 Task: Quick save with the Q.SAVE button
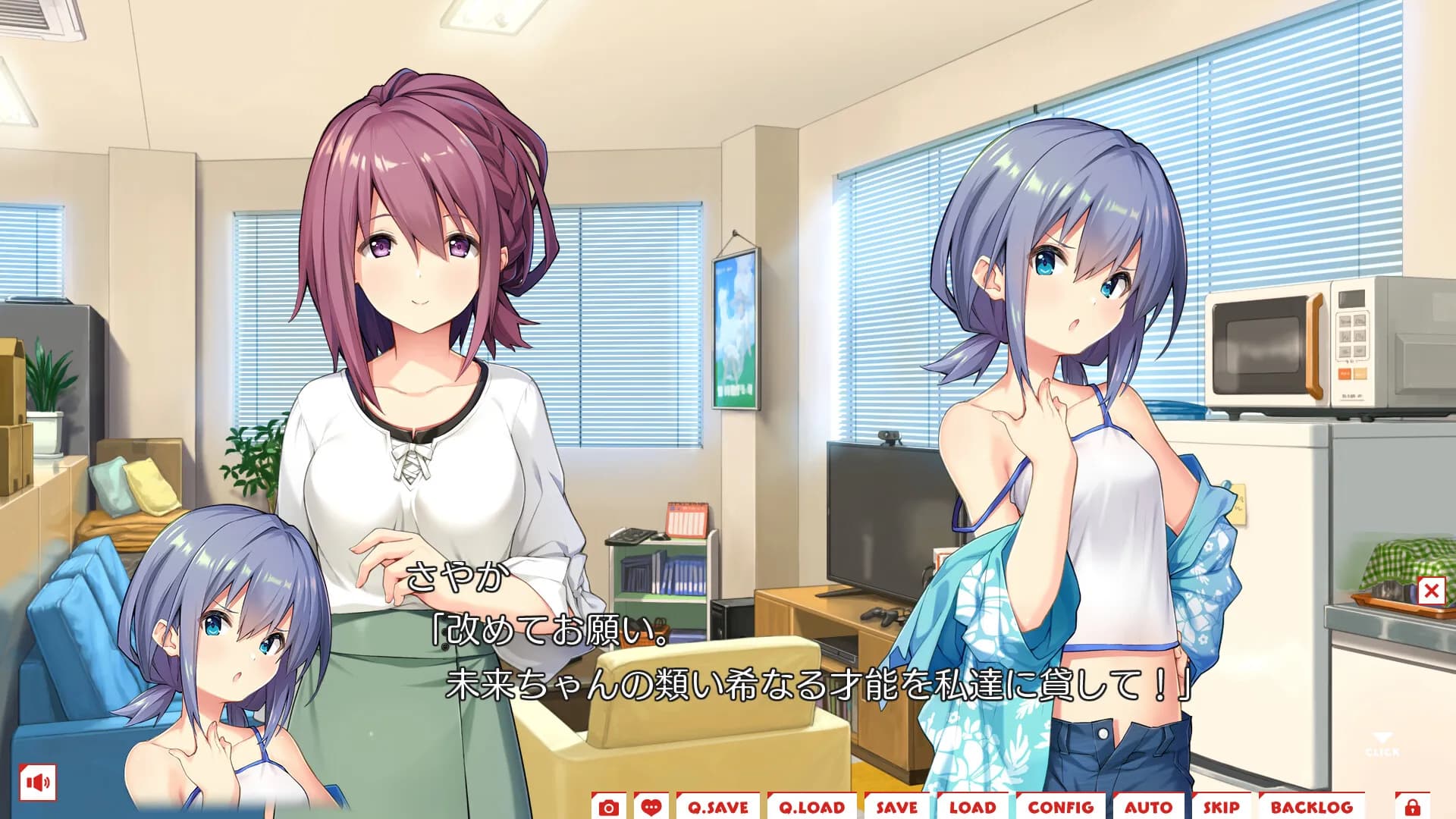pos(717,808)
